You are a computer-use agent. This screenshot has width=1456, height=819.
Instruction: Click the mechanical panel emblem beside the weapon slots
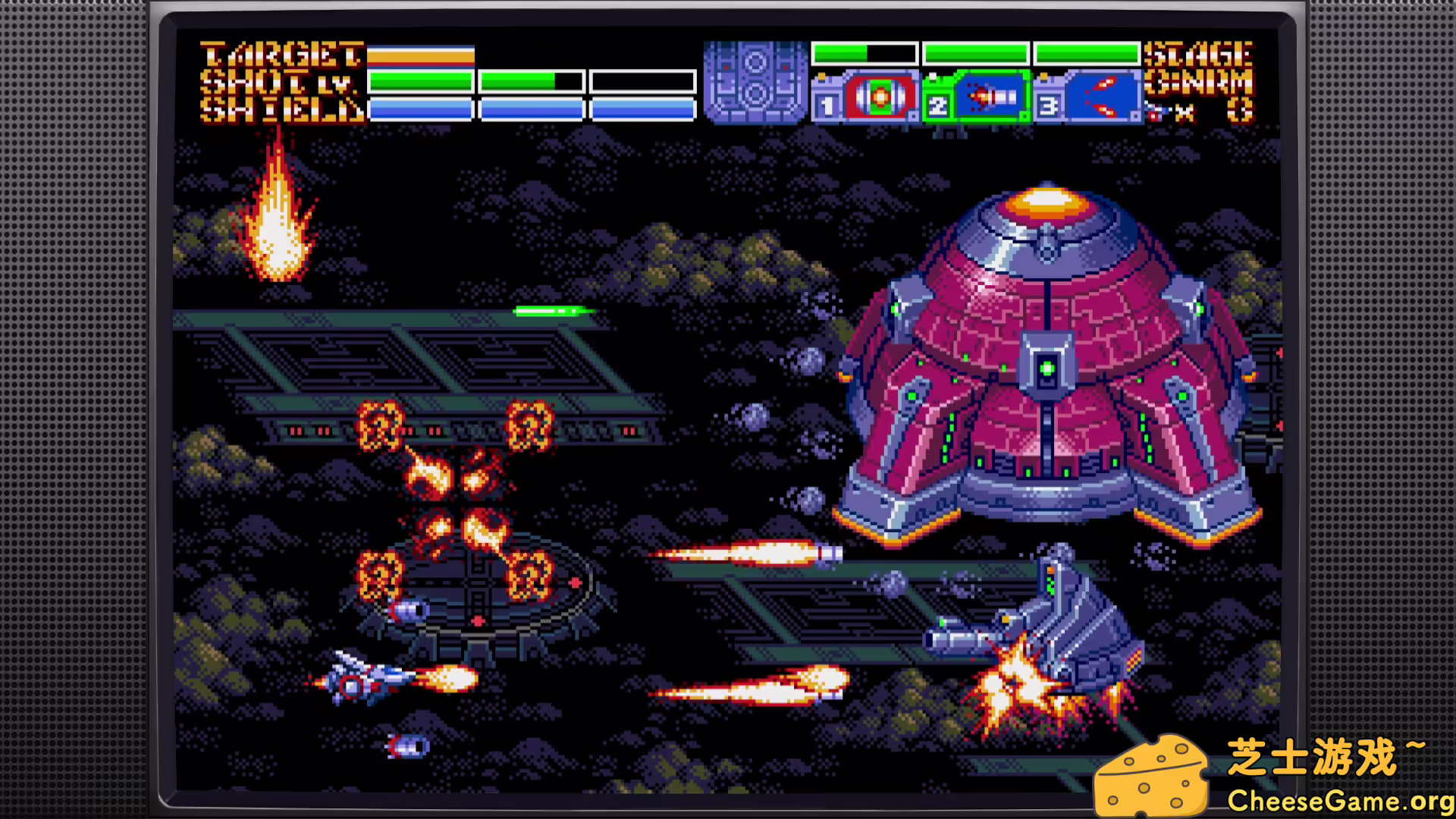[x=755, y=82]
